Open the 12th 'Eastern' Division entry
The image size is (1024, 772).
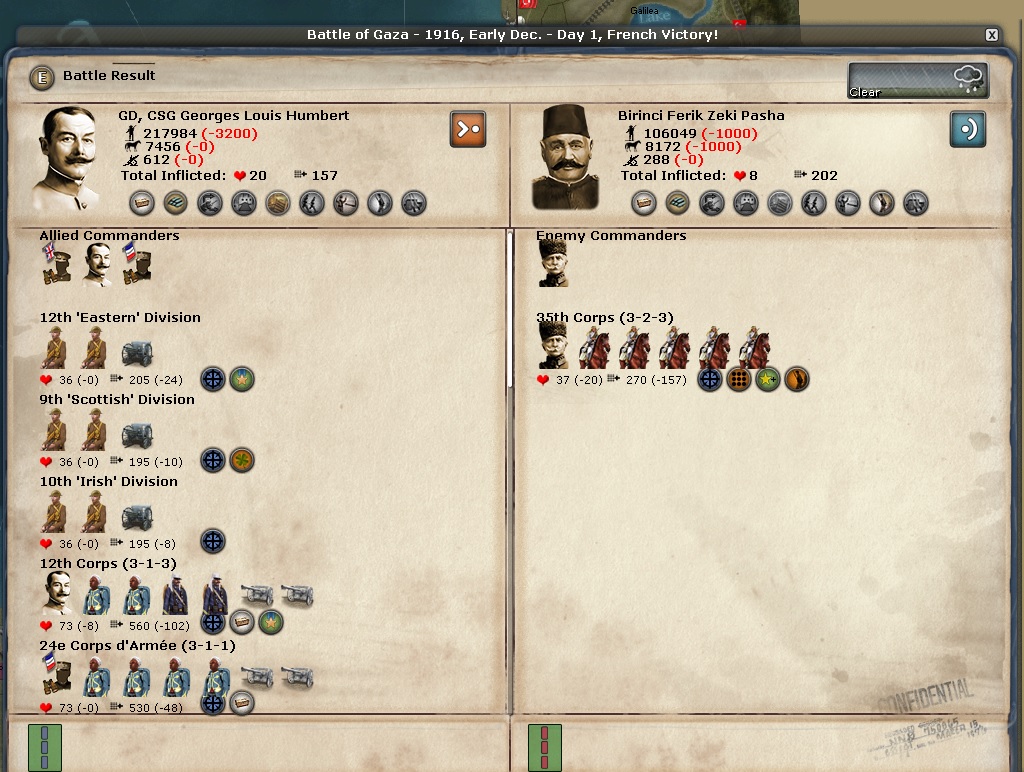pos(120,318)
